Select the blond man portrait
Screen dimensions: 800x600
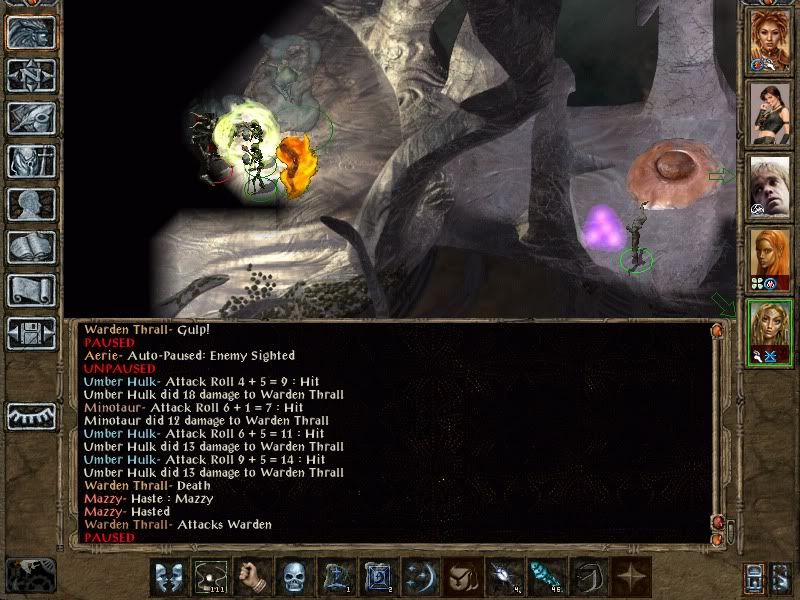tap(770, 186)
